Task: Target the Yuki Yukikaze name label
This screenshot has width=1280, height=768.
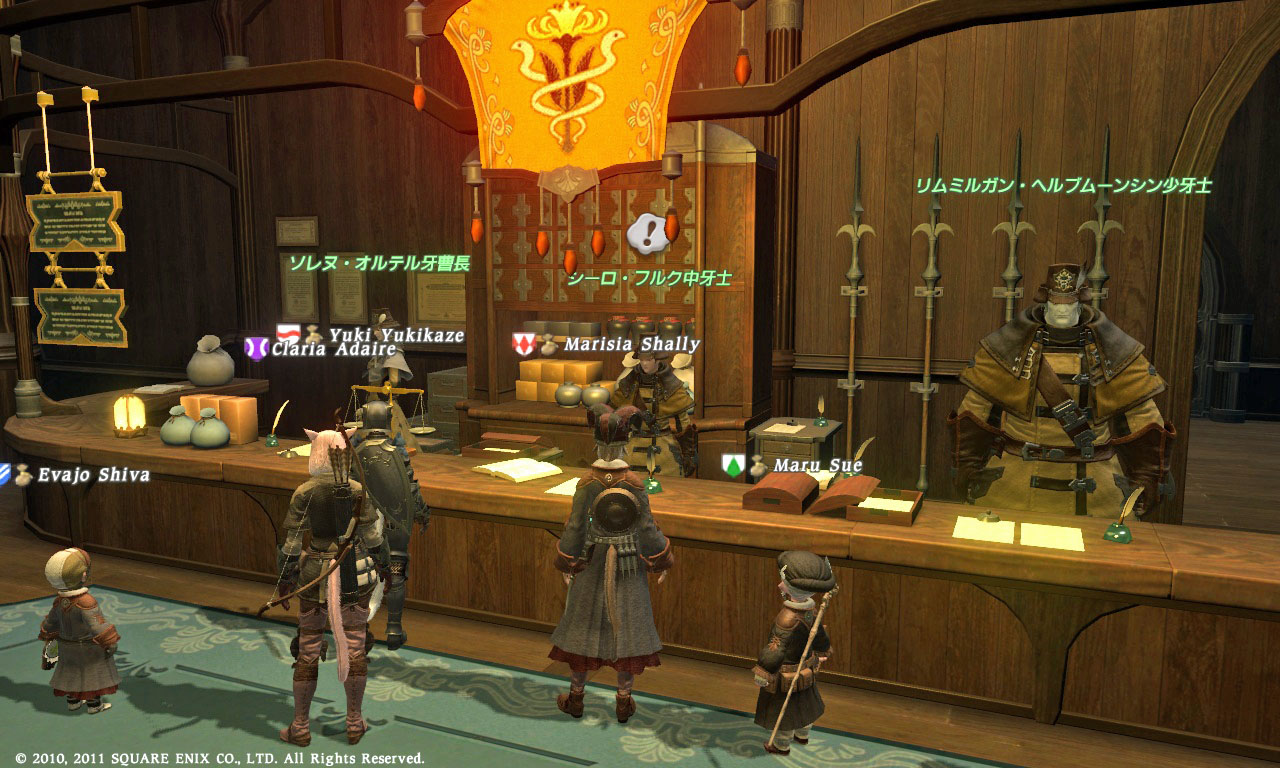Action: coord(396,336)
